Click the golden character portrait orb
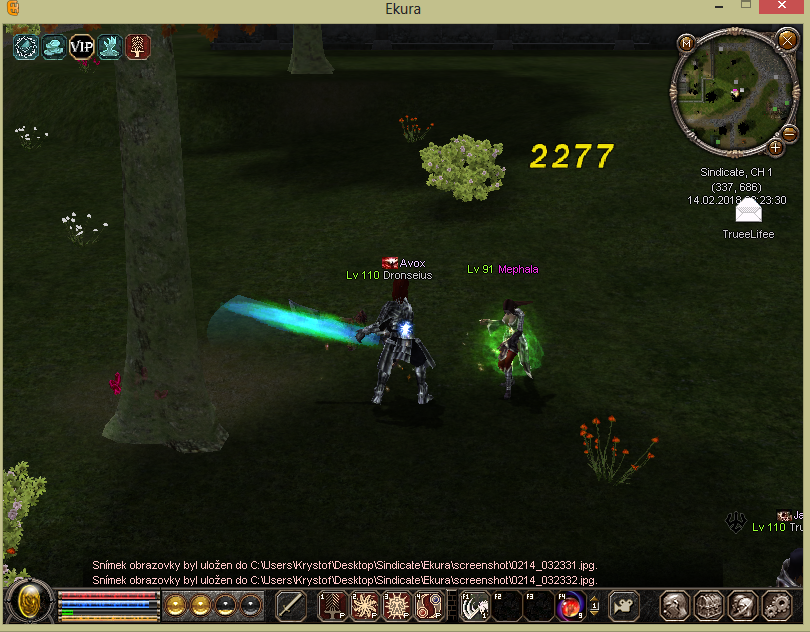Image resolution: width=810 pixels, height=632 pixels. pyautogui.click(x=30, y=603)
